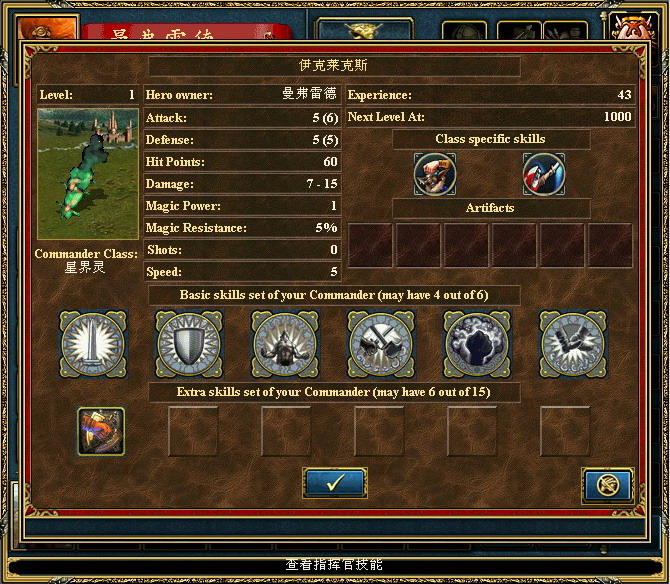
Task: Confirm with the checkmark button
Action: point(334,482)
